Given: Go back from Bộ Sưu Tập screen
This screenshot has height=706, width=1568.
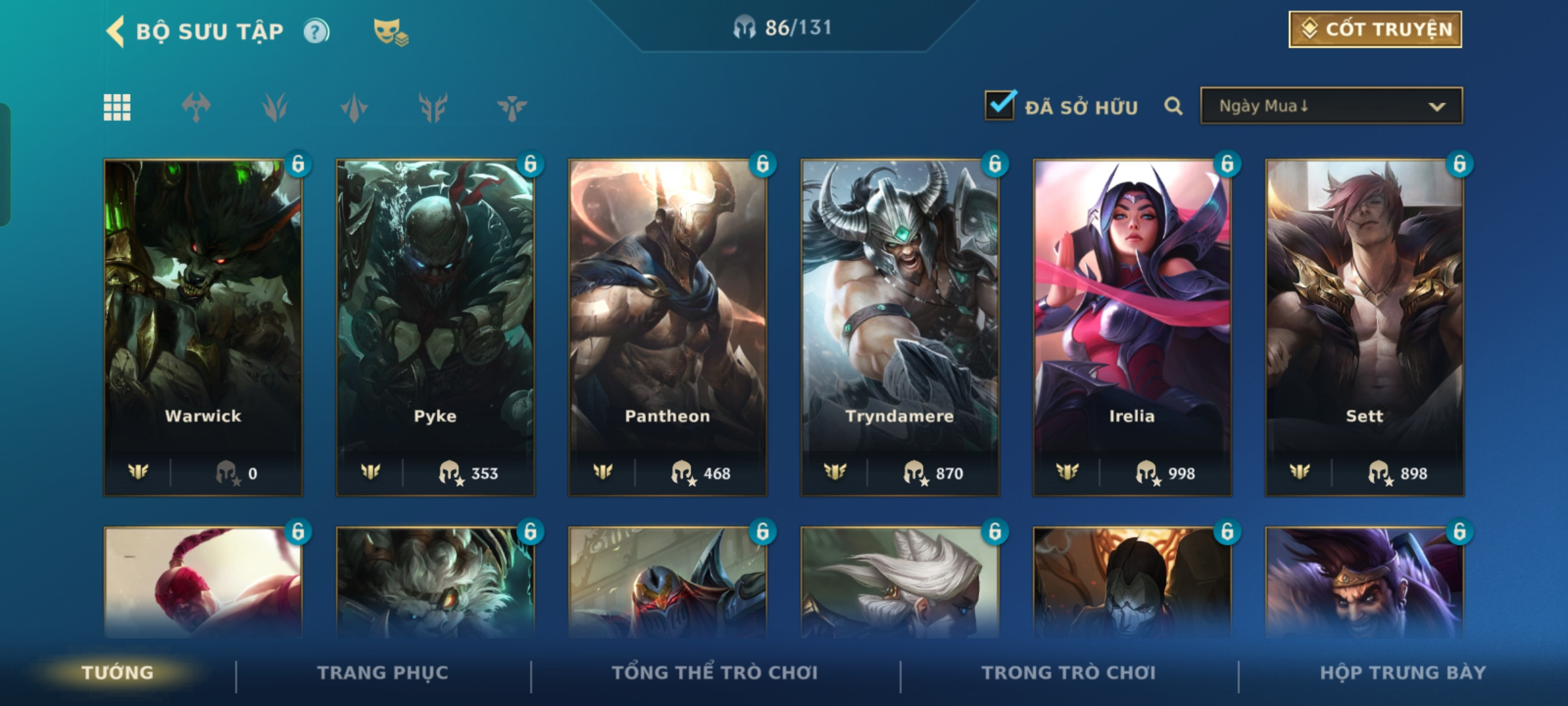Looking at the screenshot, I should coord(116,31).
